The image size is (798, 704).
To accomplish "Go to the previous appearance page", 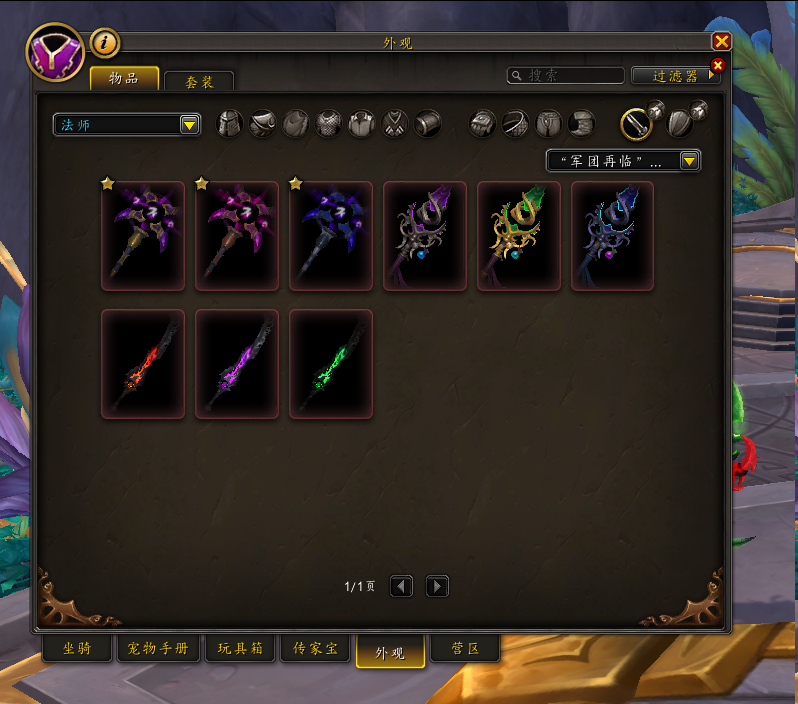I will click(401, 586).
